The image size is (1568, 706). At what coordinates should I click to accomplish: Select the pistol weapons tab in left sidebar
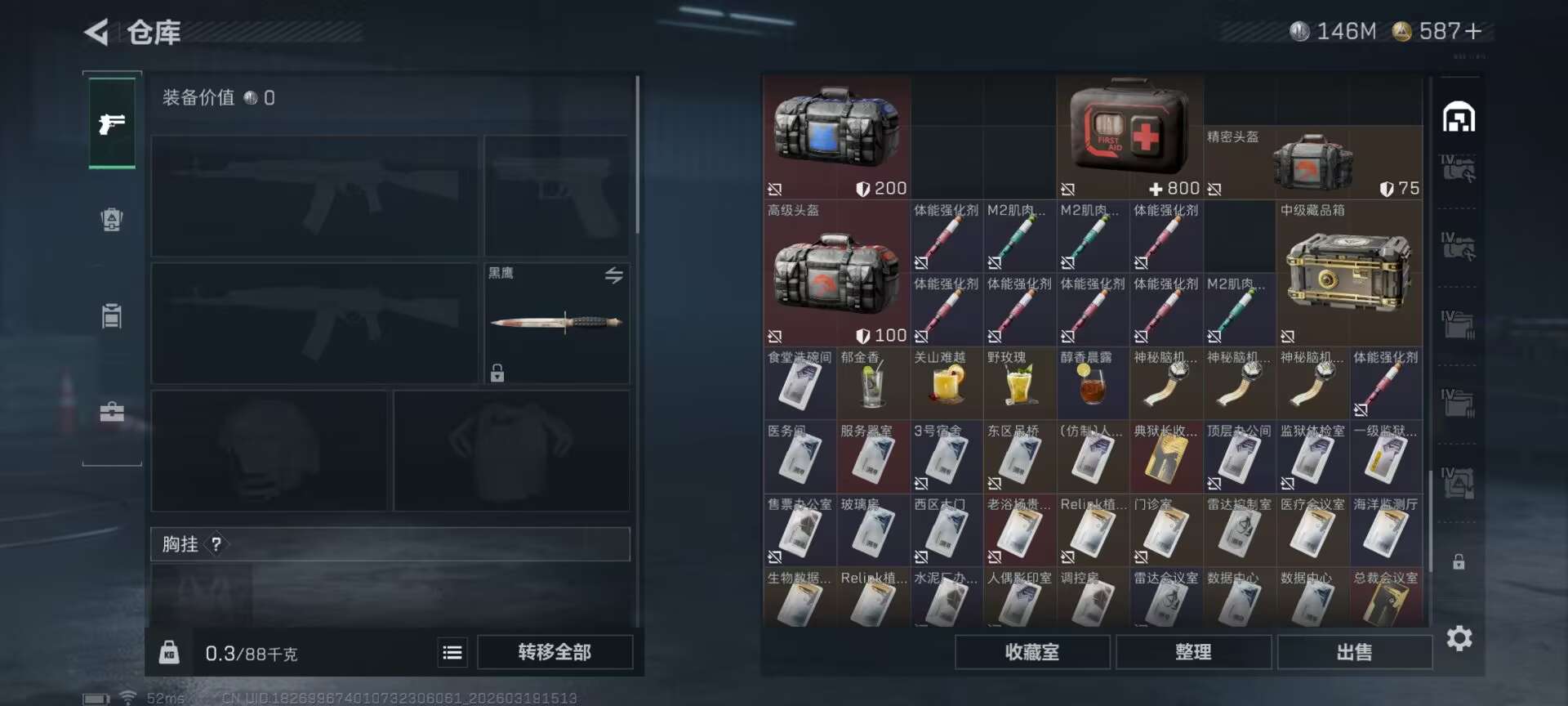[111, 124]
